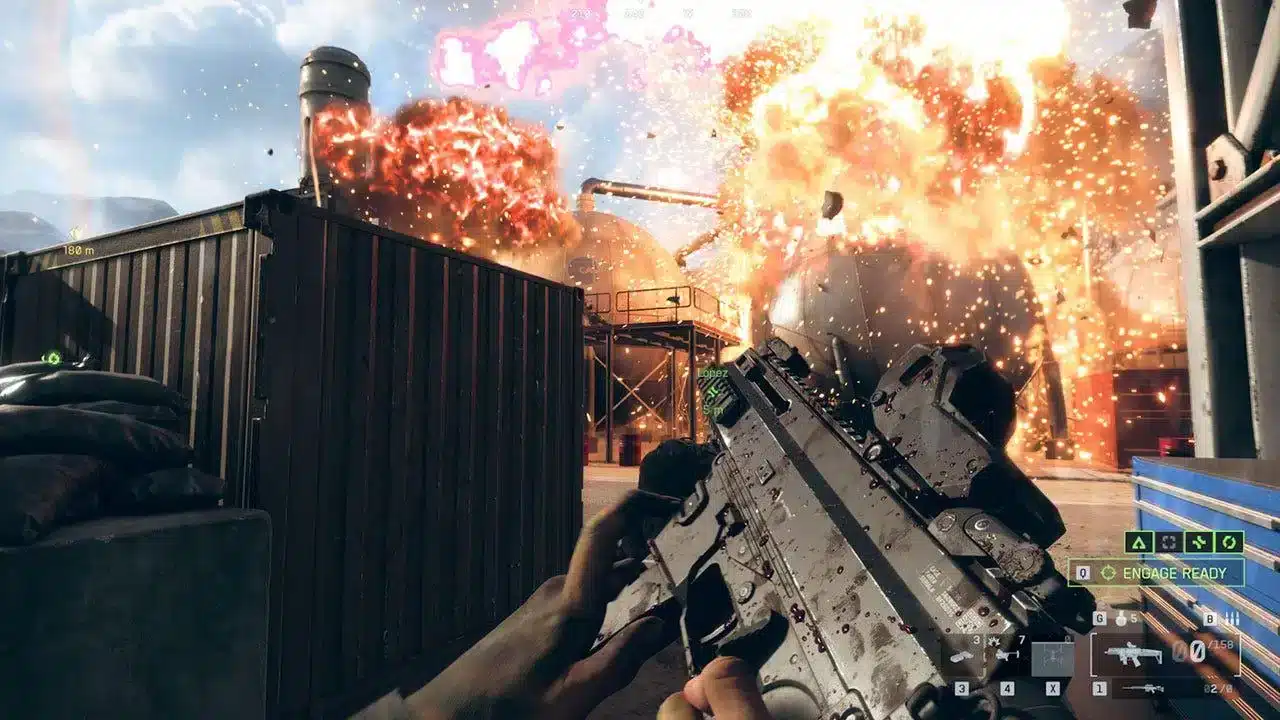Click the grapple gun gadget icon in slot 4

pos(1008,654)
